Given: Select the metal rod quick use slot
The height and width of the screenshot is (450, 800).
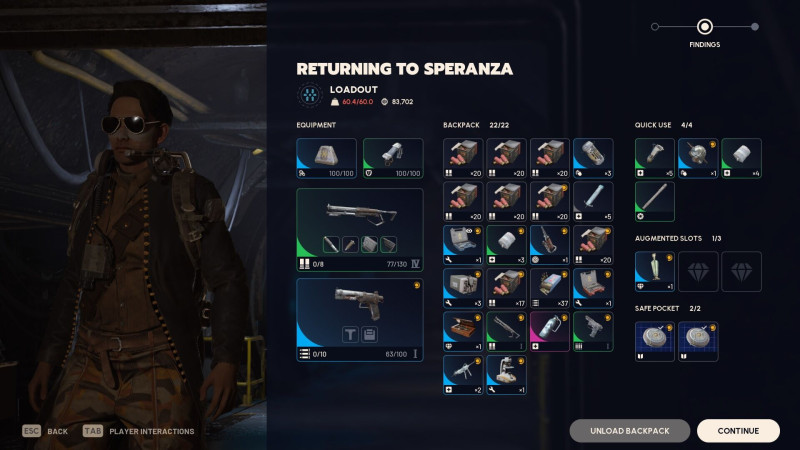Looking at the screenshot, I should click(655, 202).
